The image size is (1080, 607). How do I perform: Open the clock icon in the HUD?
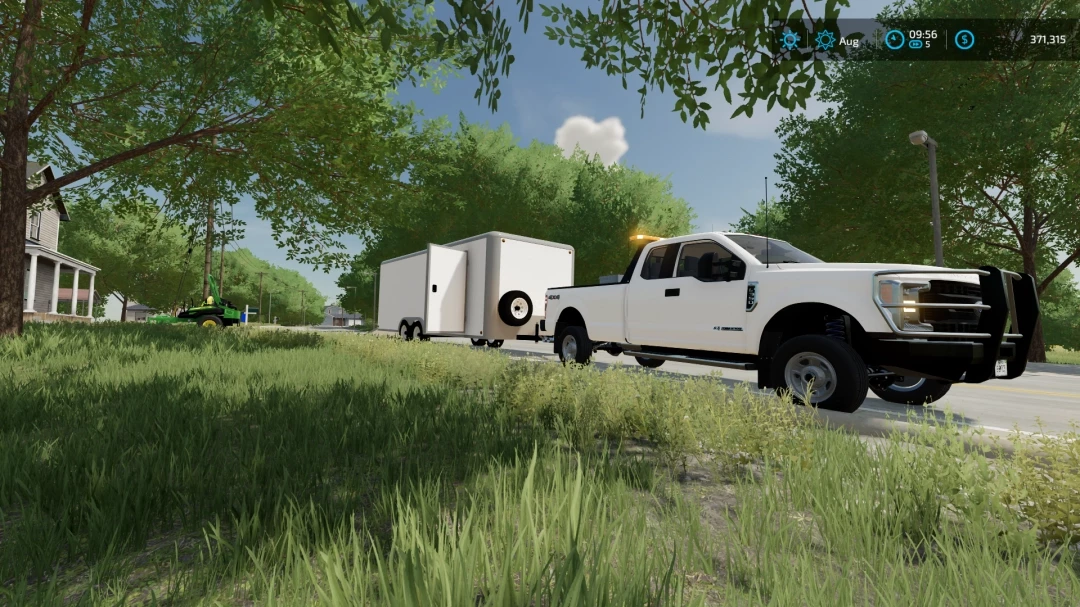[x=894, y=40]
